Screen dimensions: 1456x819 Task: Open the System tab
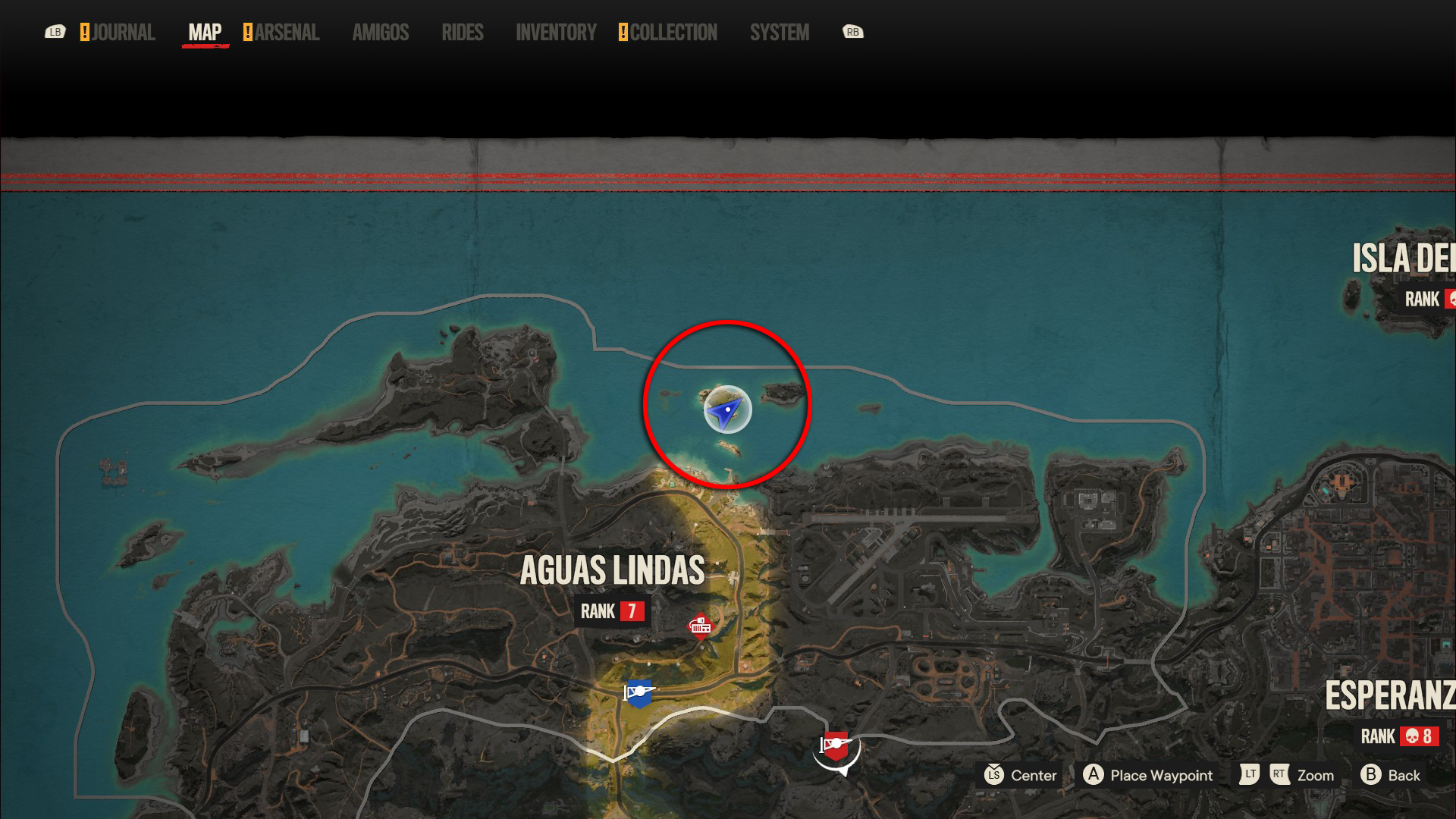tap(780, 33)
